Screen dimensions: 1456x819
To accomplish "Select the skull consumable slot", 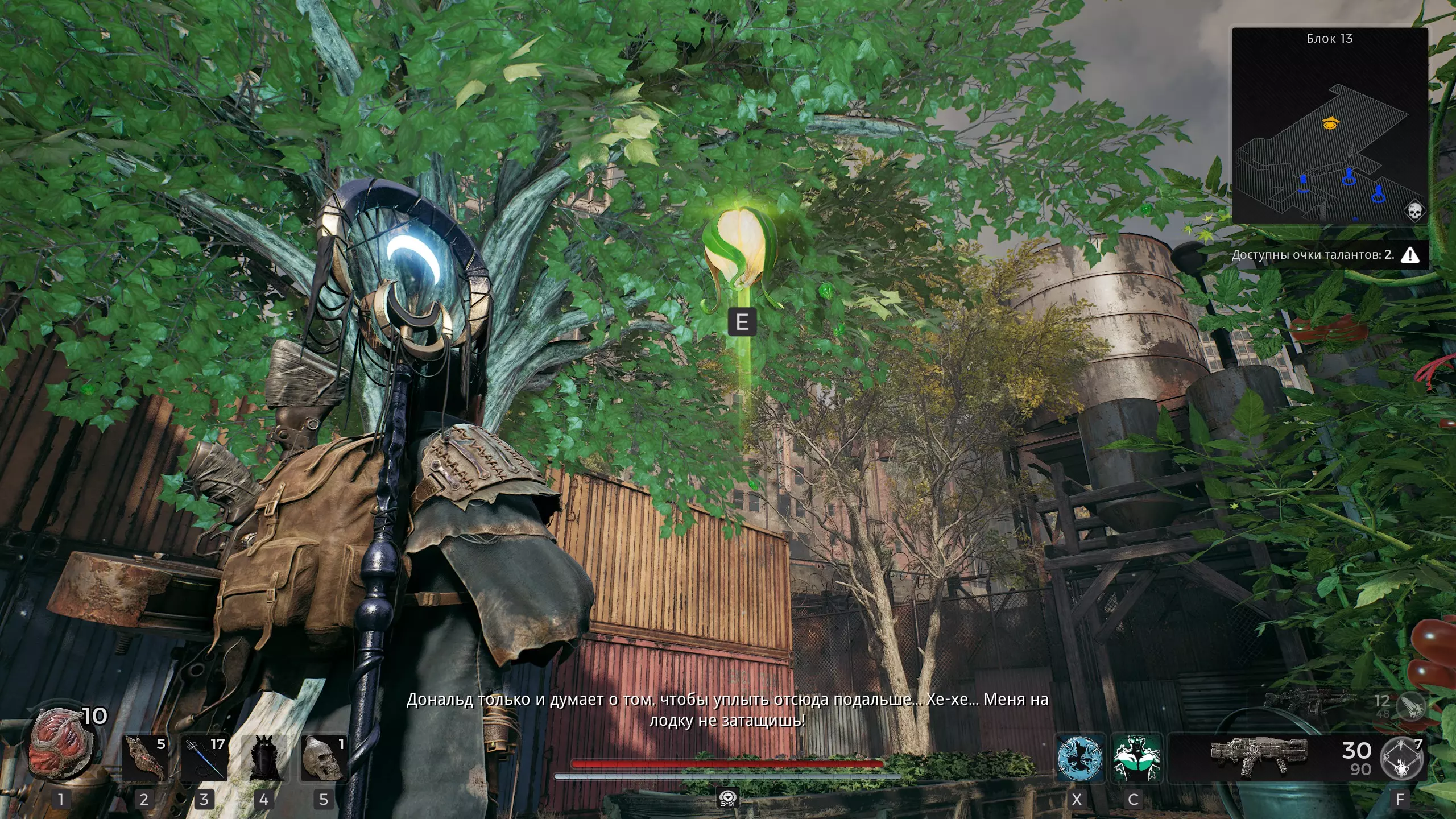I will pyautogui.click(x=324, y=758).
